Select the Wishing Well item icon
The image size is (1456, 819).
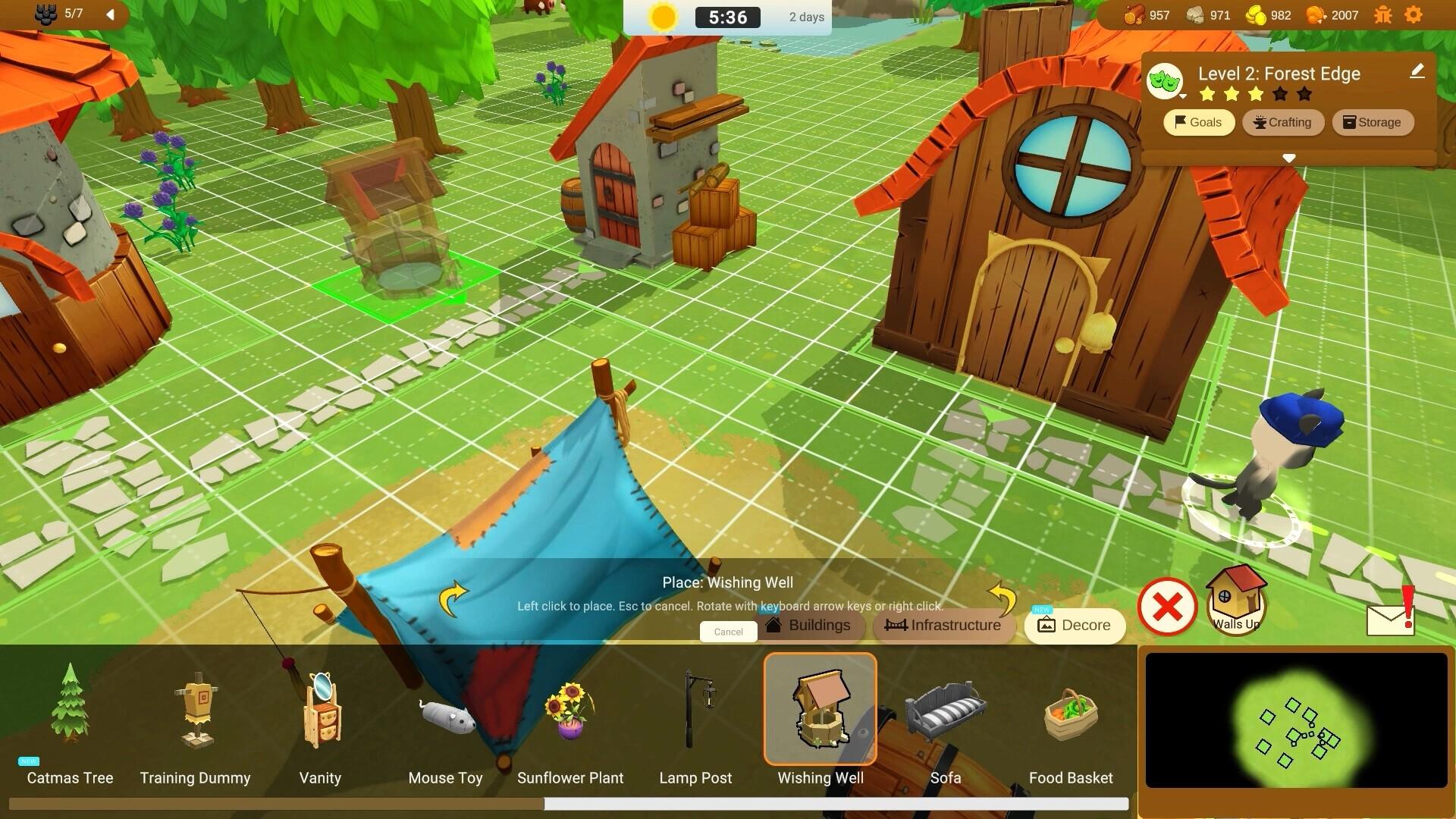tap(820, 708)
